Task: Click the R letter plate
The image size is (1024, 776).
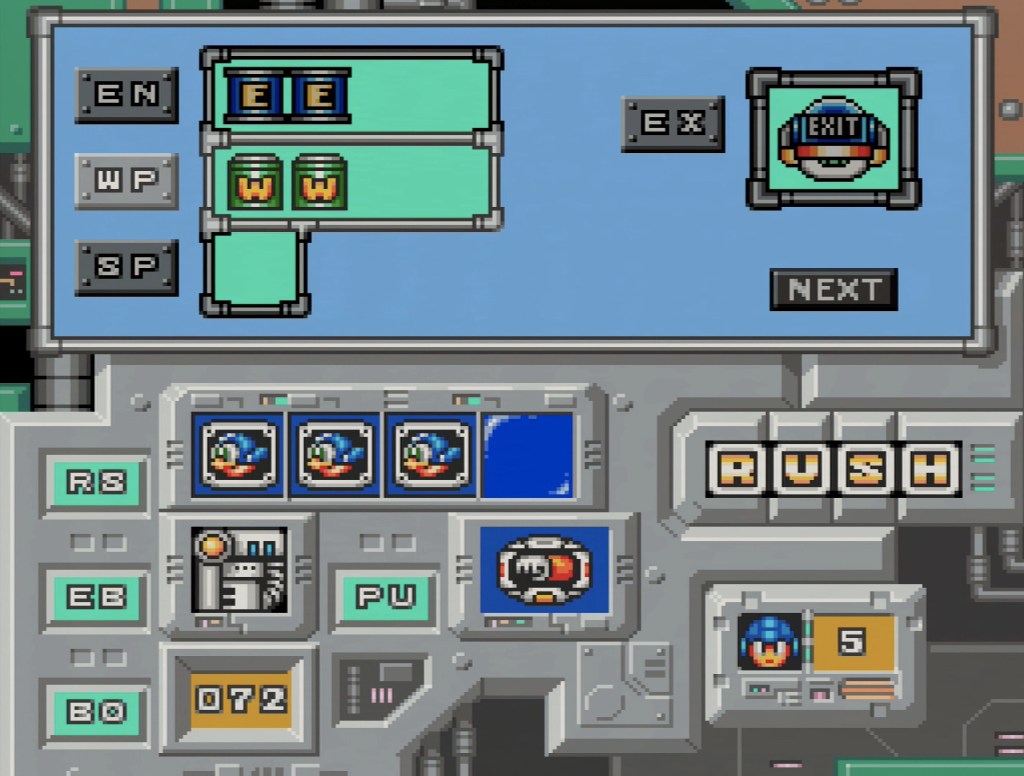Action: [x=738, y=469]
